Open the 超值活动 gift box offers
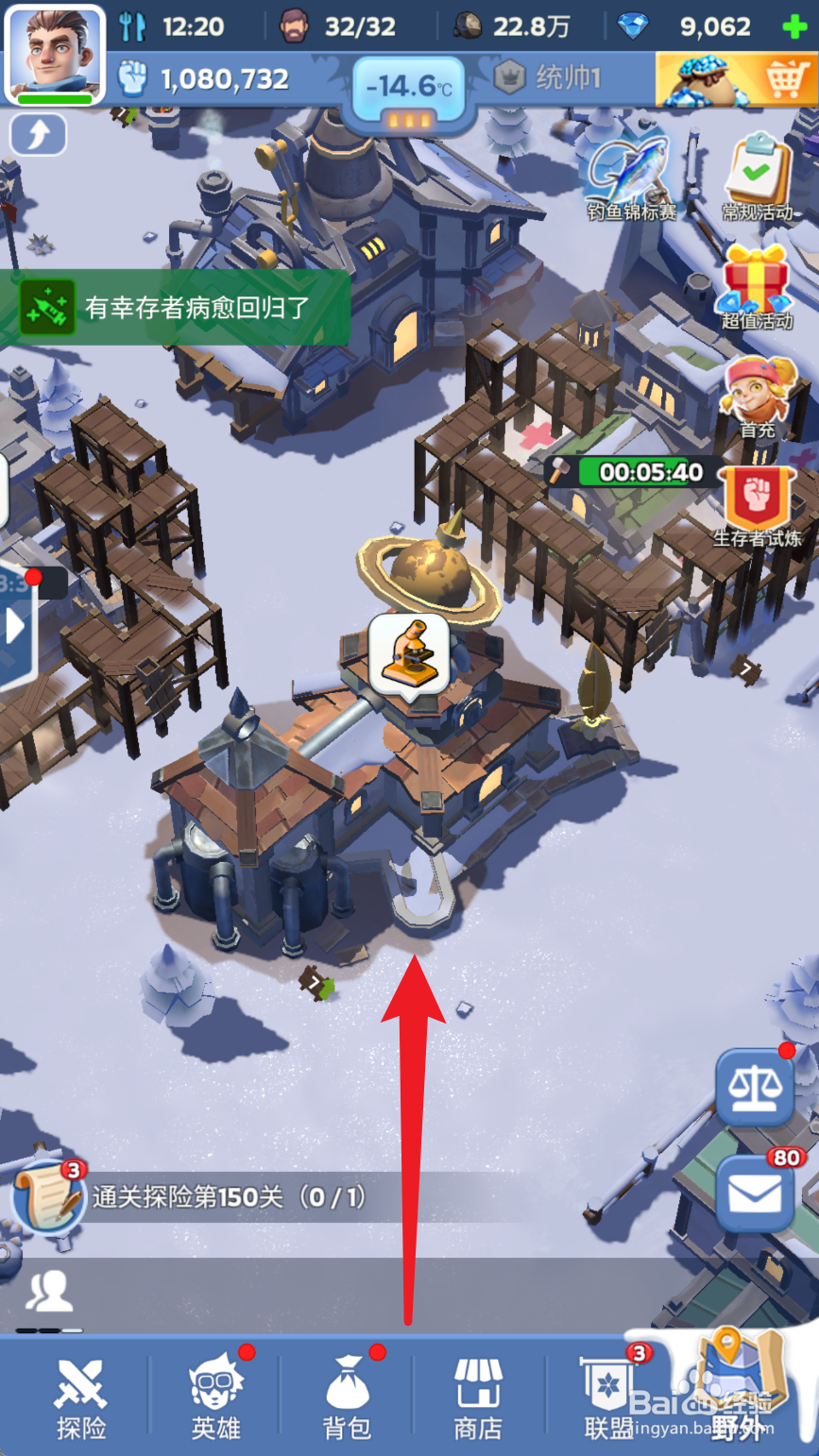The width and height of the screenshot is (819, 1456). pyautogui.click(x=757, y=285)
